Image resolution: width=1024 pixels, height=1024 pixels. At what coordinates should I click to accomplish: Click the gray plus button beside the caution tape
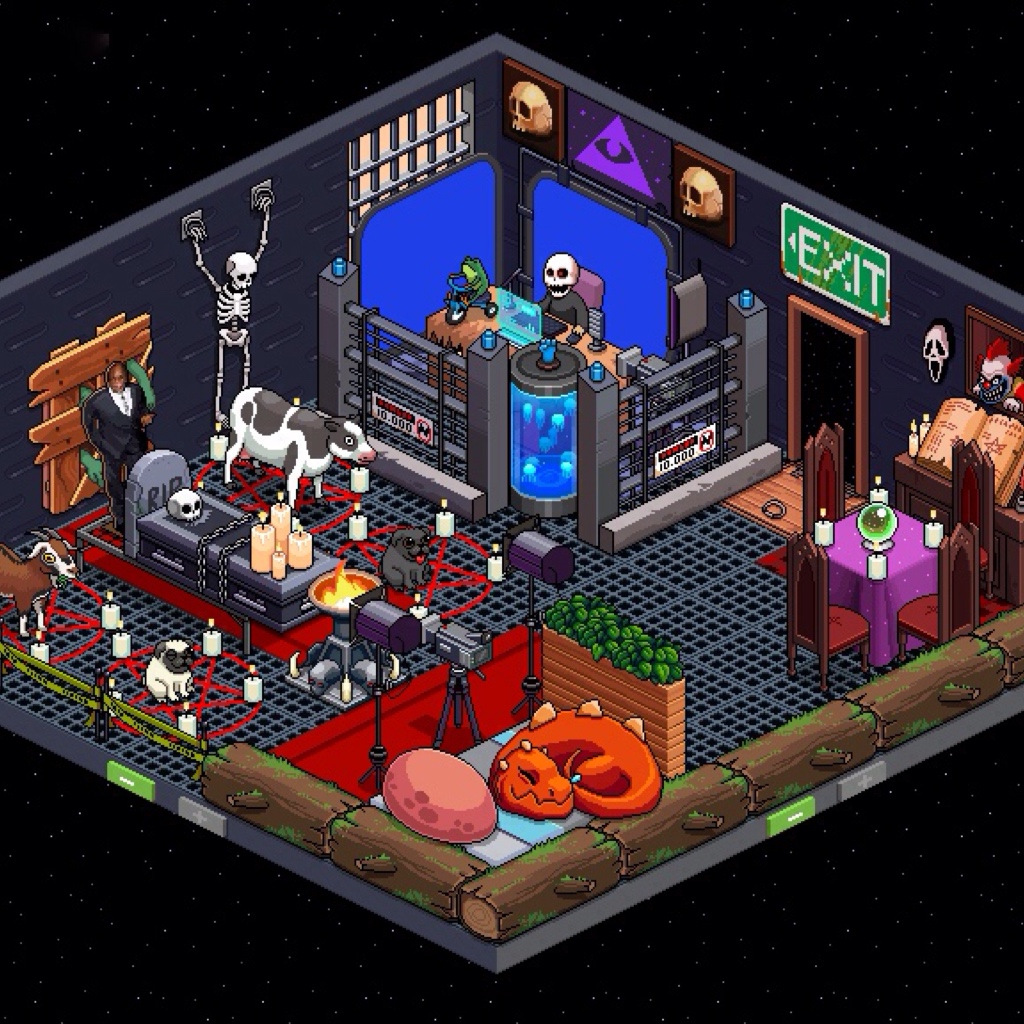point(202,815)
